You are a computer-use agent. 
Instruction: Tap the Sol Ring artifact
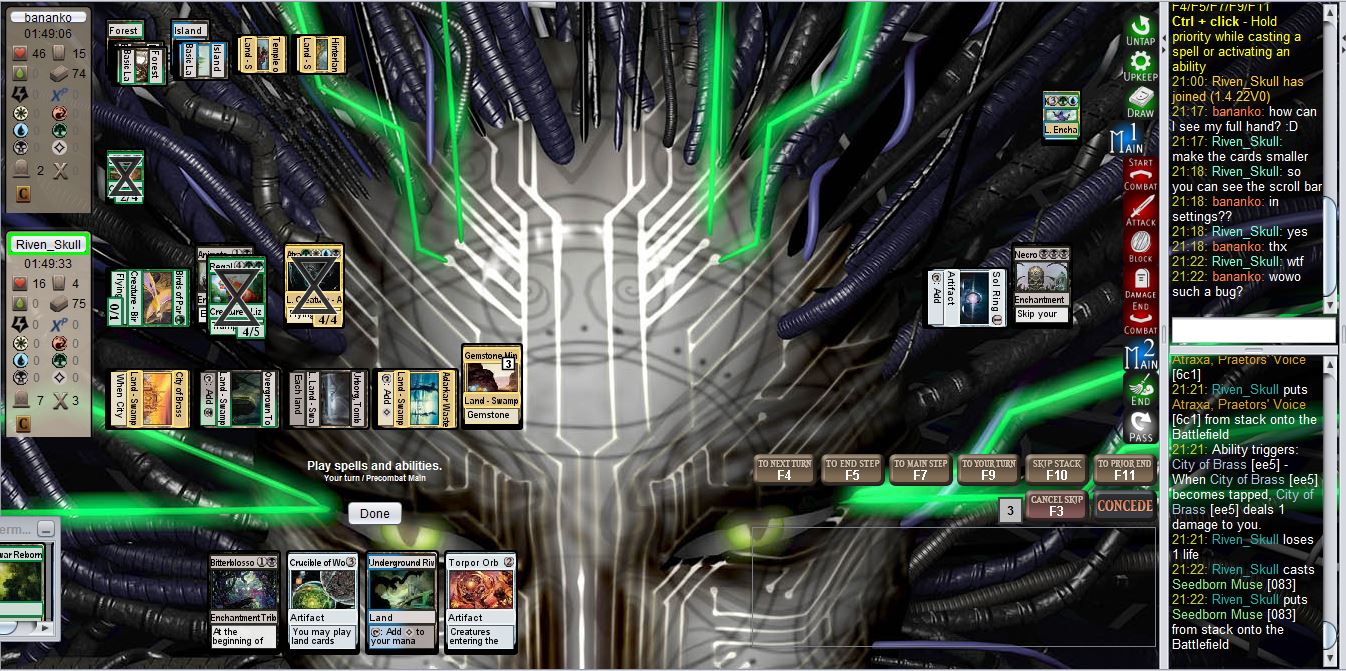966,297
